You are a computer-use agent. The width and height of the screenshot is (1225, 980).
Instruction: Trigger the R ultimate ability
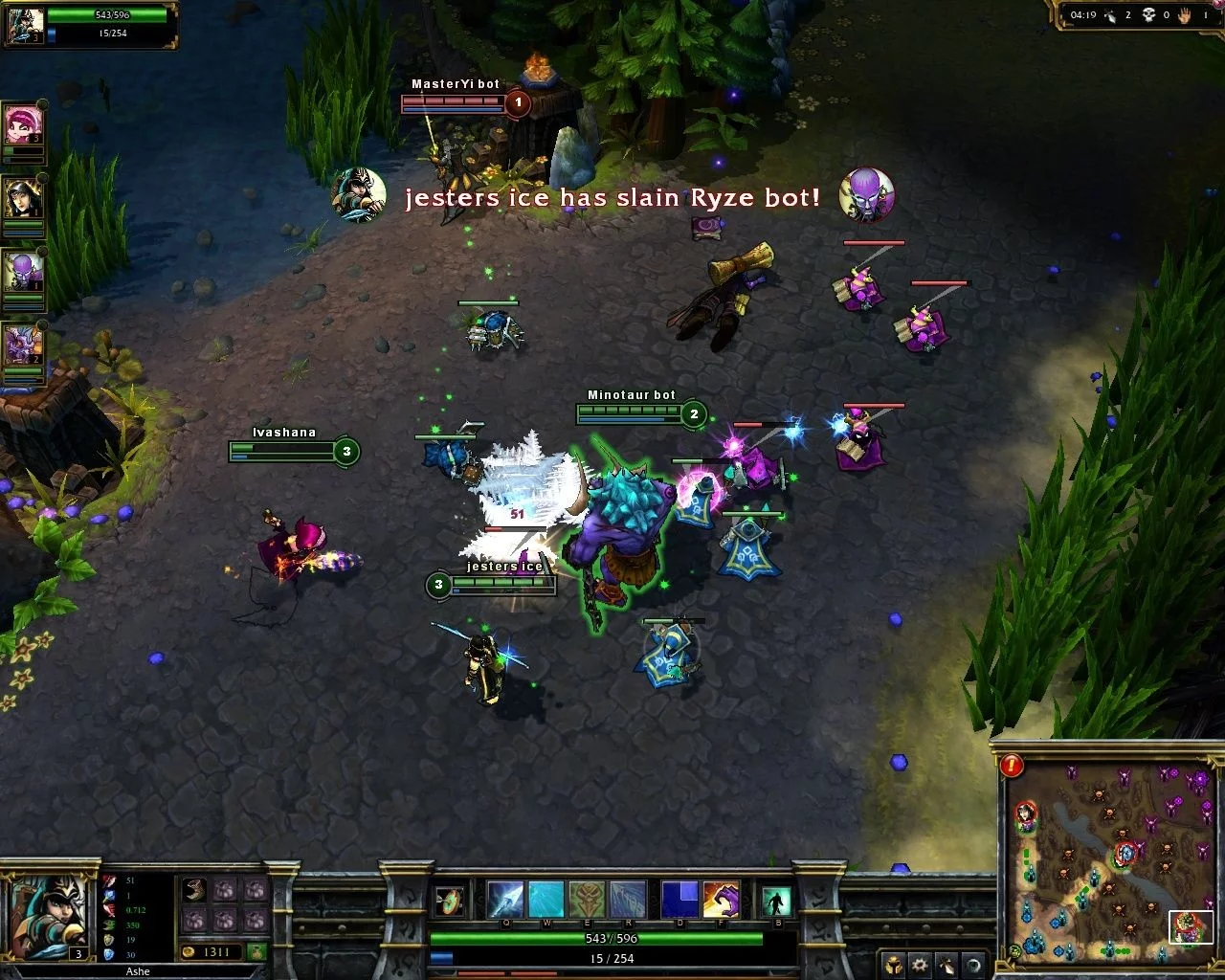628,900
